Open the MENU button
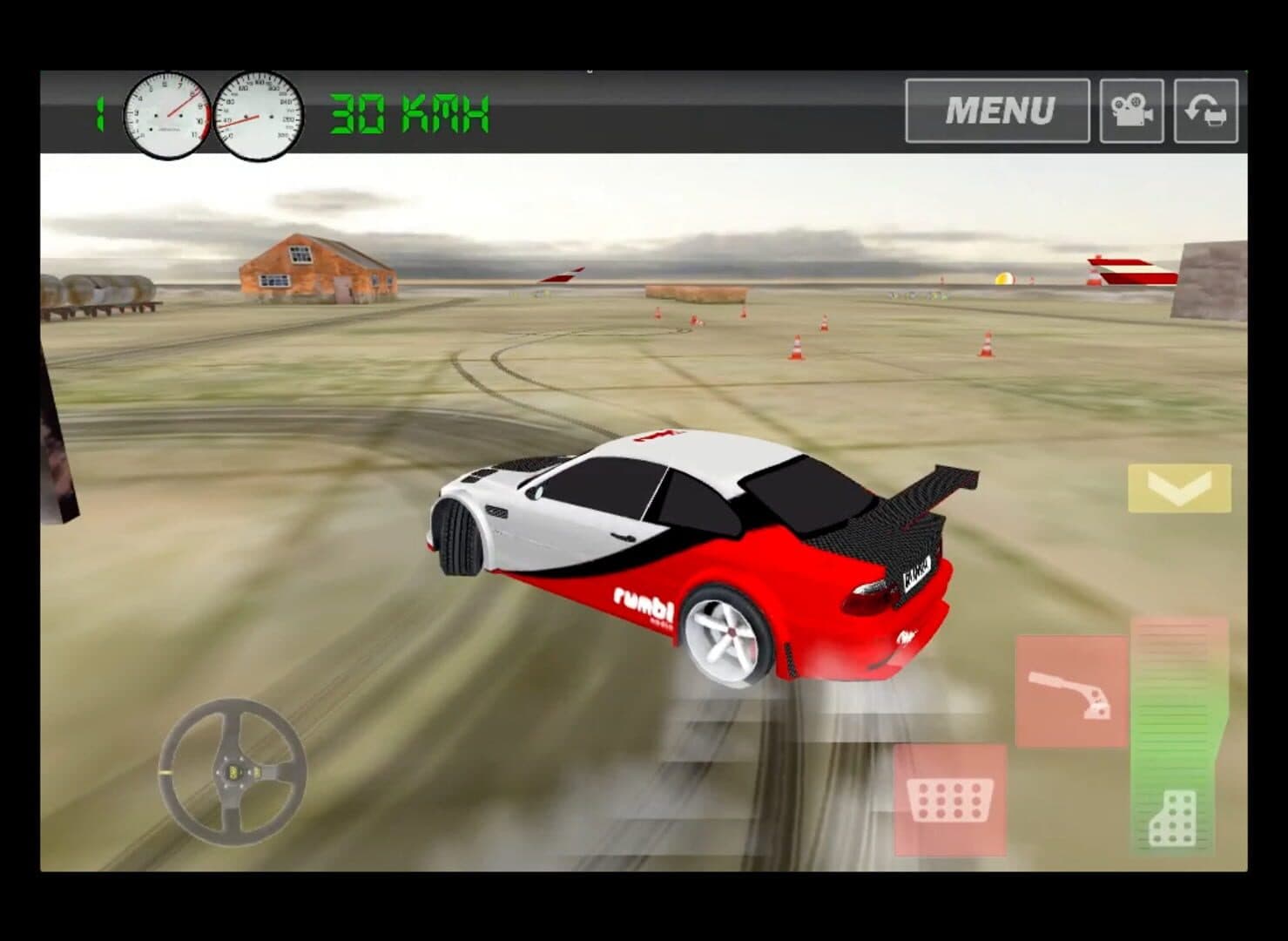The image size is (1288, 941). coord(997,111)
